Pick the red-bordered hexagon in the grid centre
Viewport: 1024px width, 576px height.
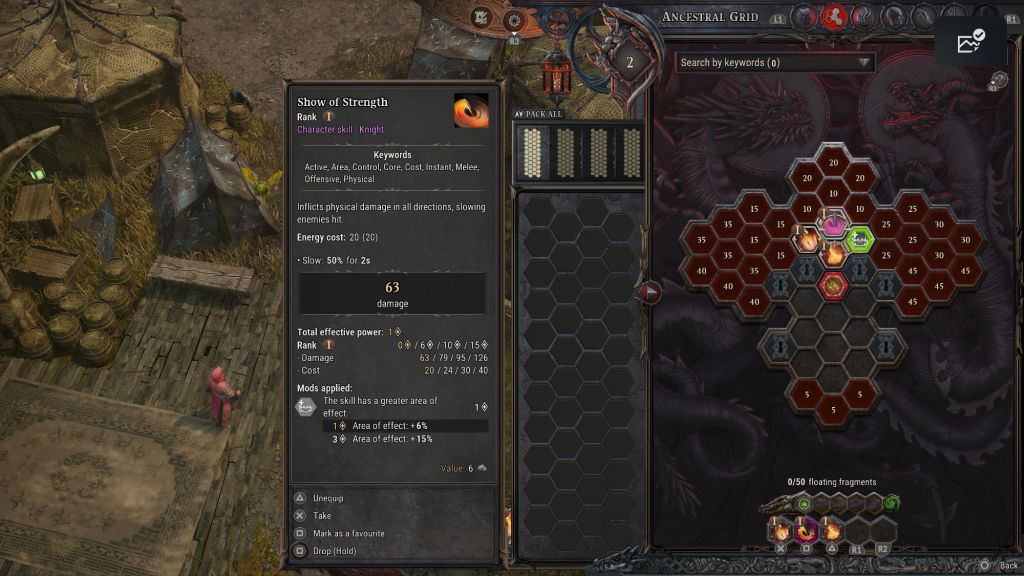coord(833,285)
